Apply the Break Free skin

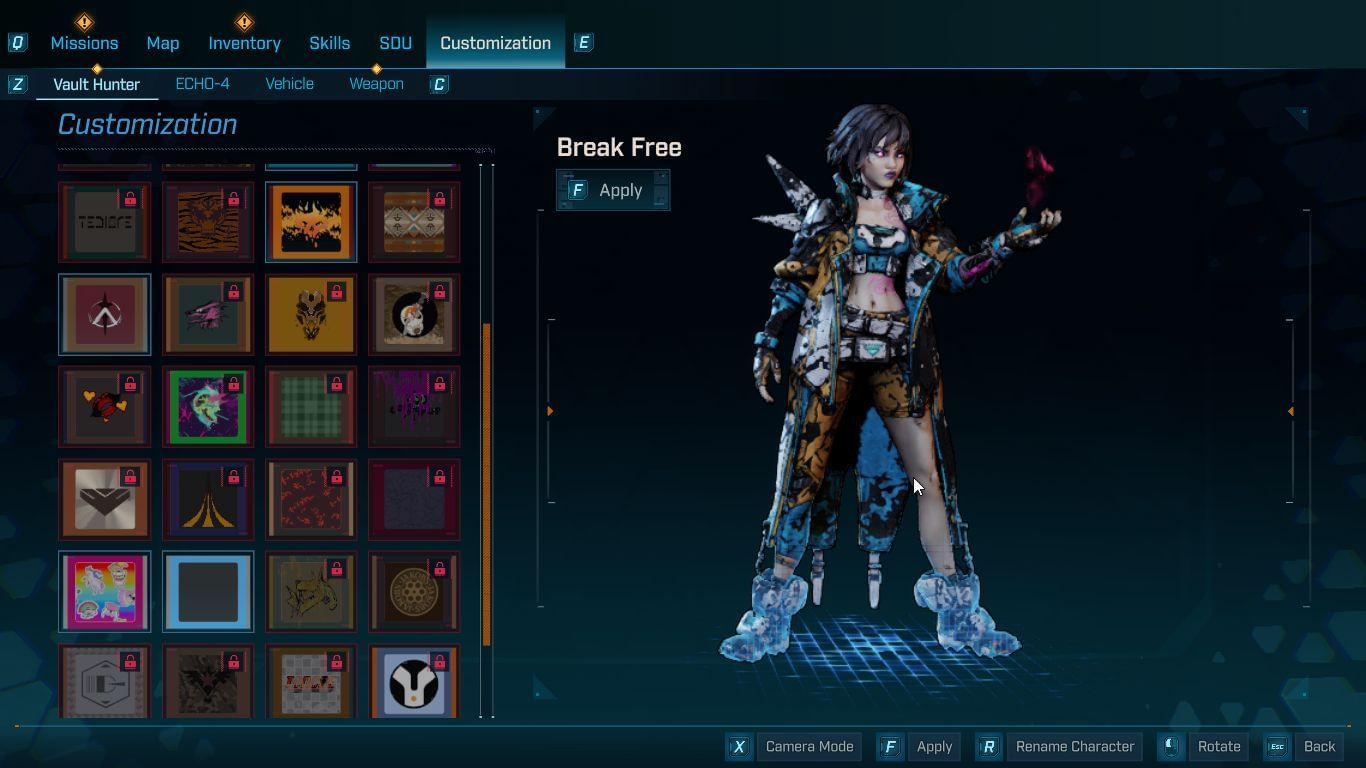click(x=613, y=190)
